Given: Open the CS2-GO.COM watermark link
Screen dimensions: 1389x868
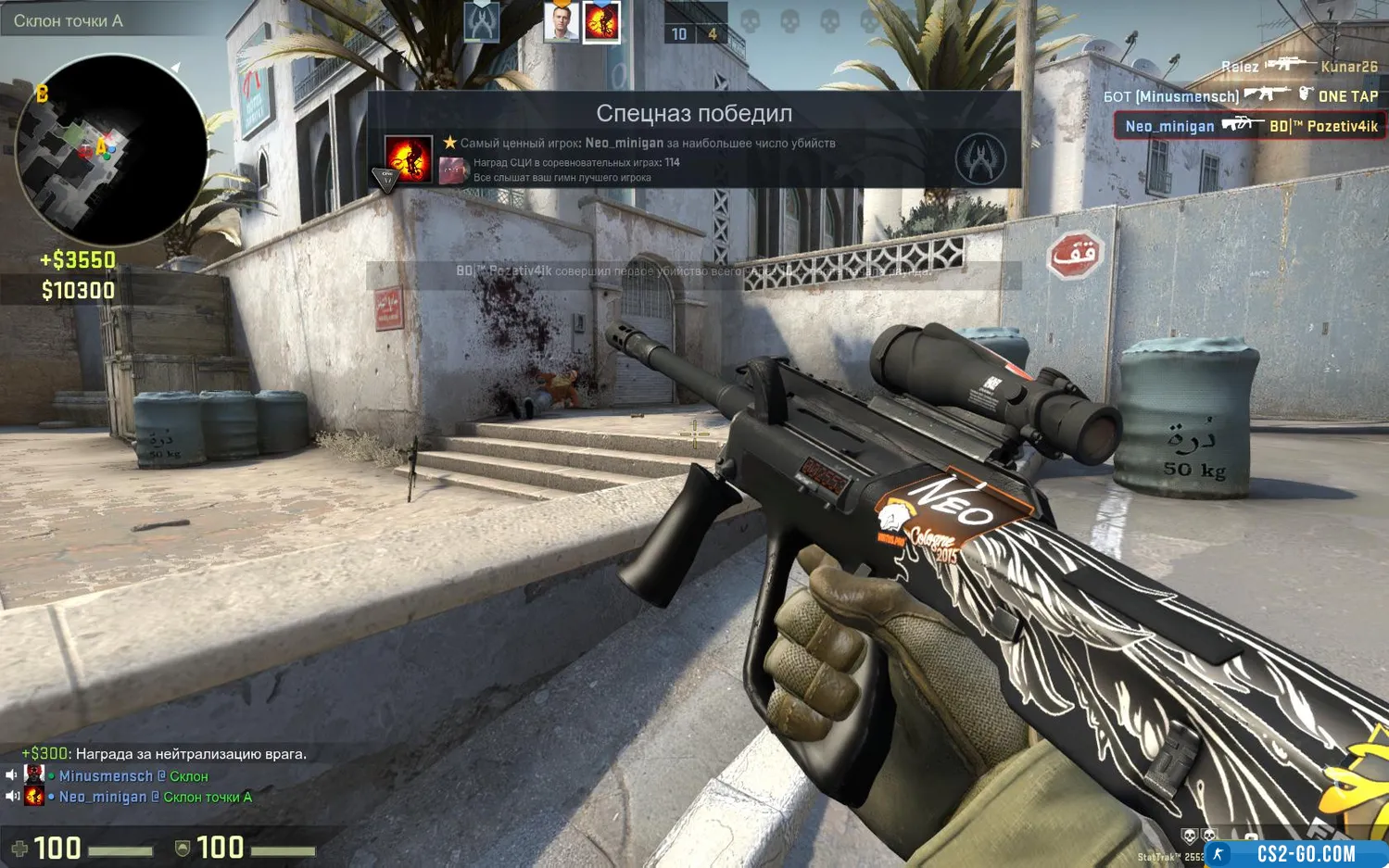Looking at the screenshot, I should [1305, 853].
